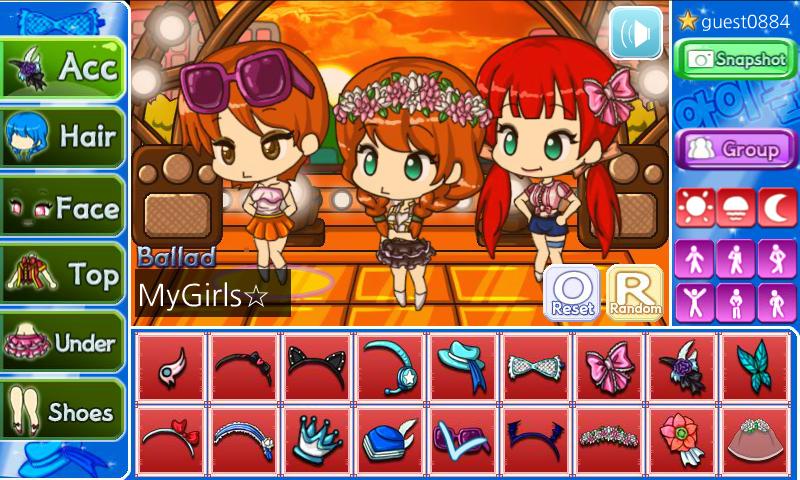Open the Top clothing category
800x480 pixels.
63,273
